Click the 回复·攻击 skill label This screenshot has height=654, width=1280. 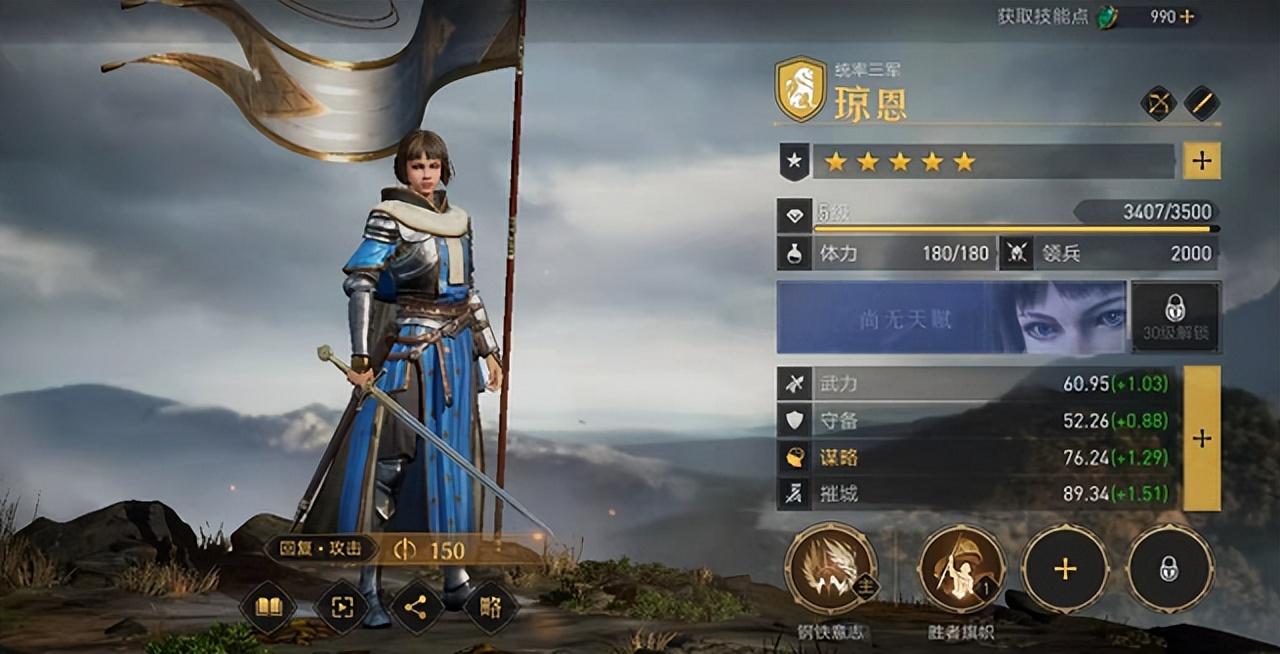[x=321, y=549]
